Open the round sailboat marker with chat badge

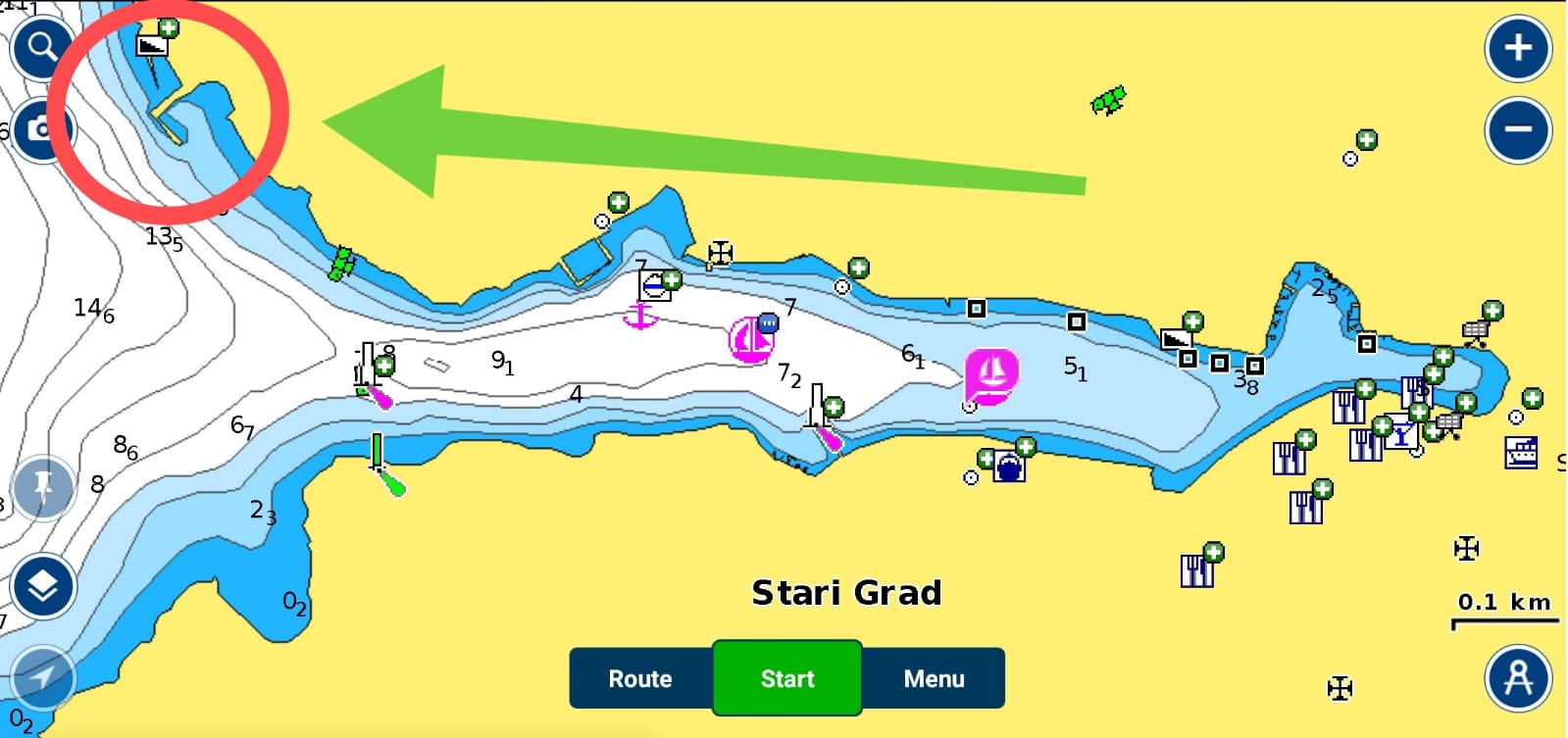coord(751,339)
